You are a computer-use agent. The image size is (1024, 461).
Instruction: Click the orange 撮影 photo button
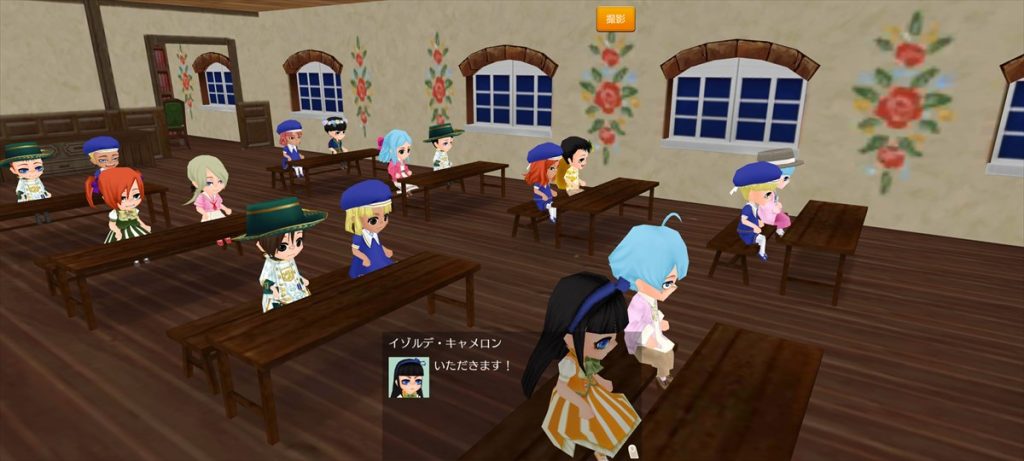pyautogui.click(x=615, y=18)
